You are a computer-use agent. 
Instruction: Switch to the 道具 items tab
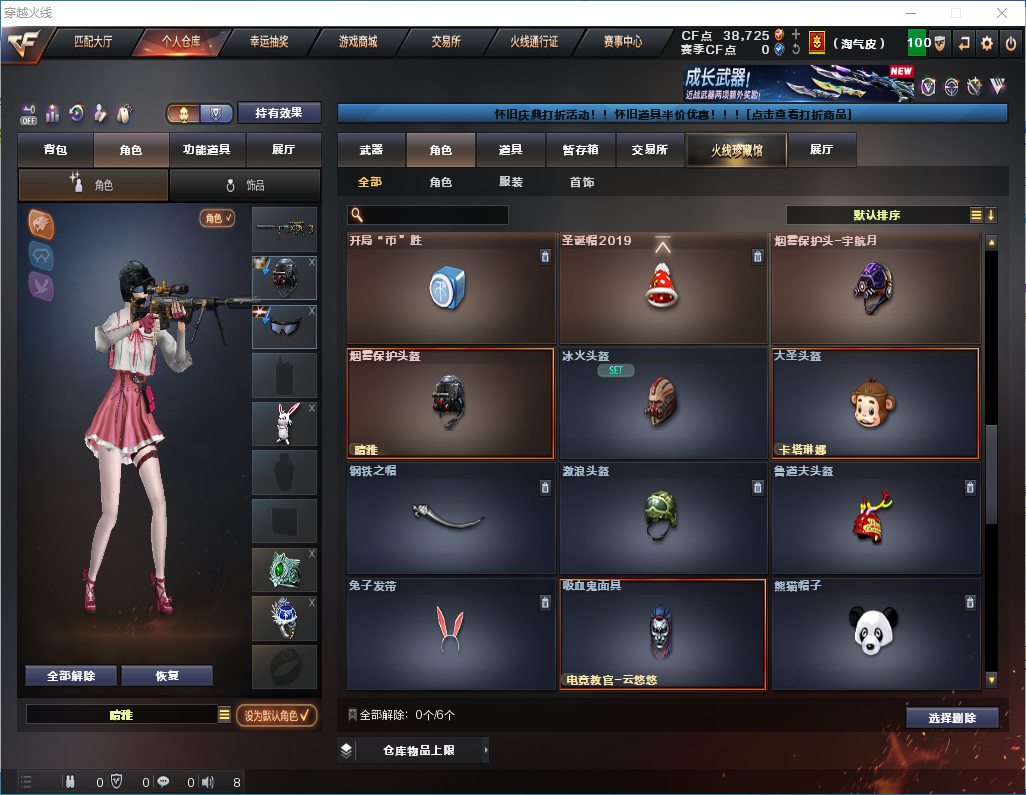[x=510, y=150]
